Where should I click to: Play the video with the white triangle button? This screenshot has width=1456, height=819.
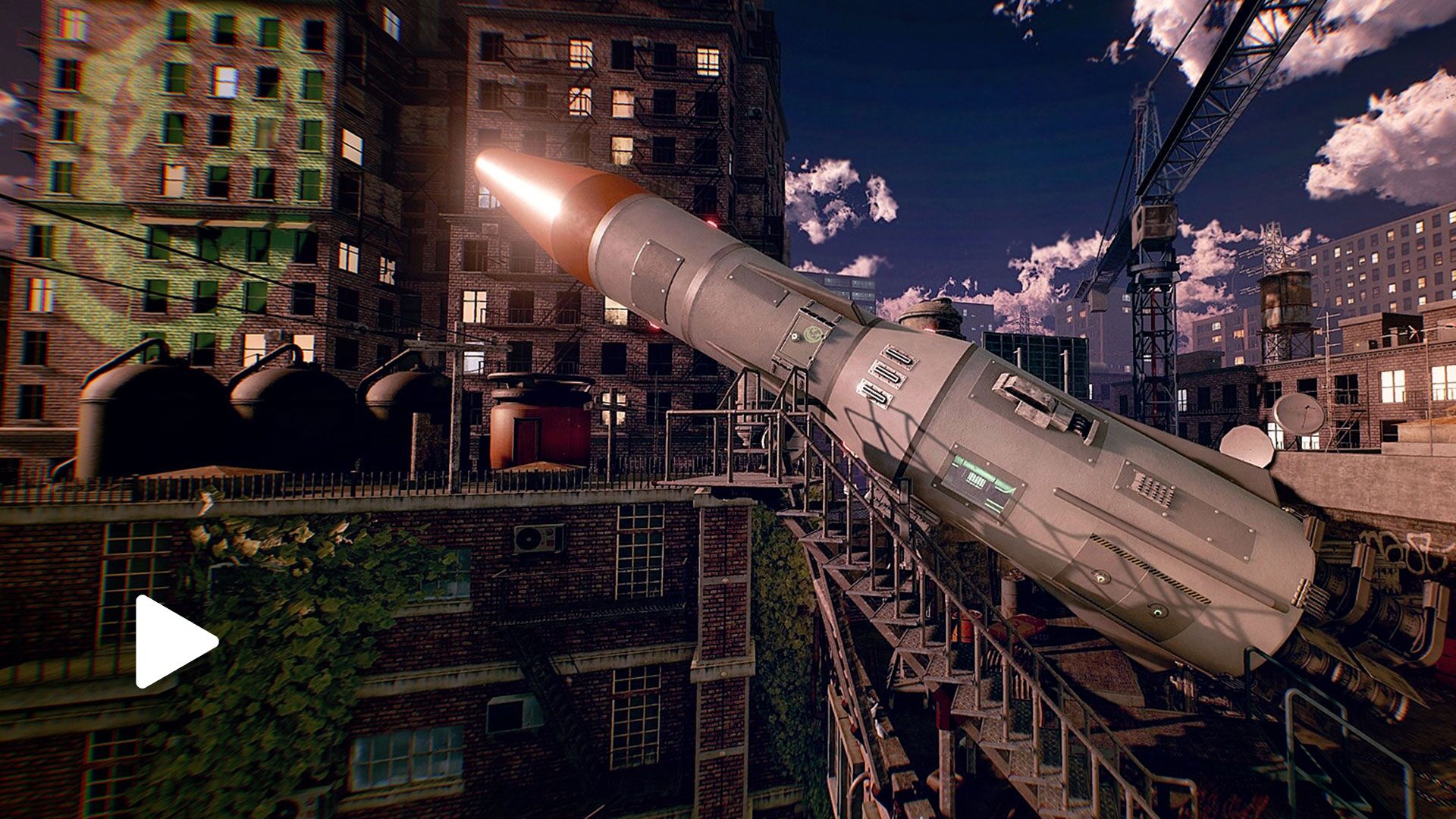171,642
